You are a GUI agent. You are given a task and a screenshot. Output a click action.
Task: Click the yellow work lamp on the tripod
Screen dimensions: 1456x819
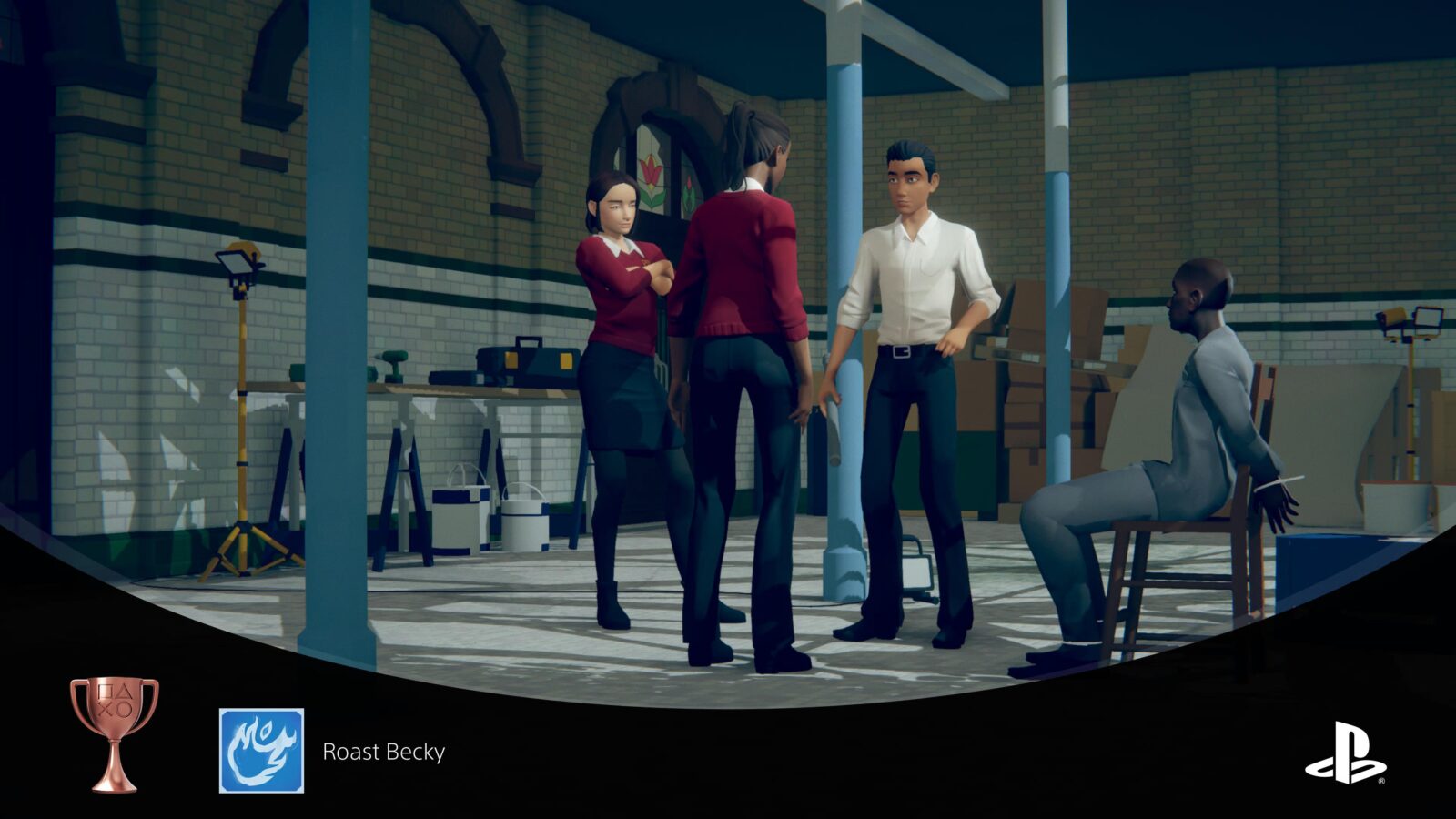[x=238, y=267]
